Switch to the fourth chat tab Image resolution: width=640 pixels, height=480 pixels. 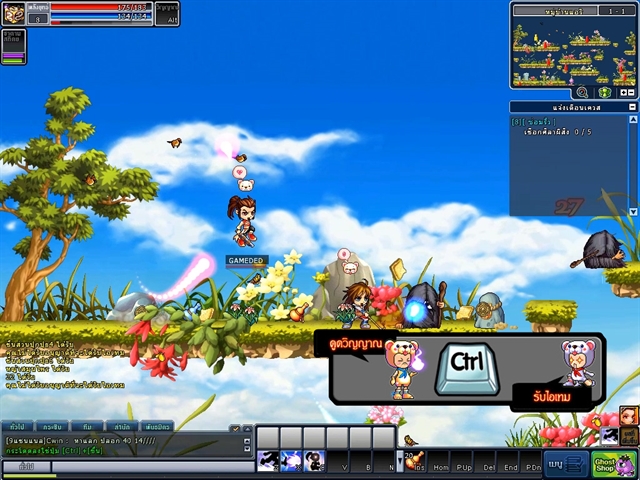click(x=121, y=427)
